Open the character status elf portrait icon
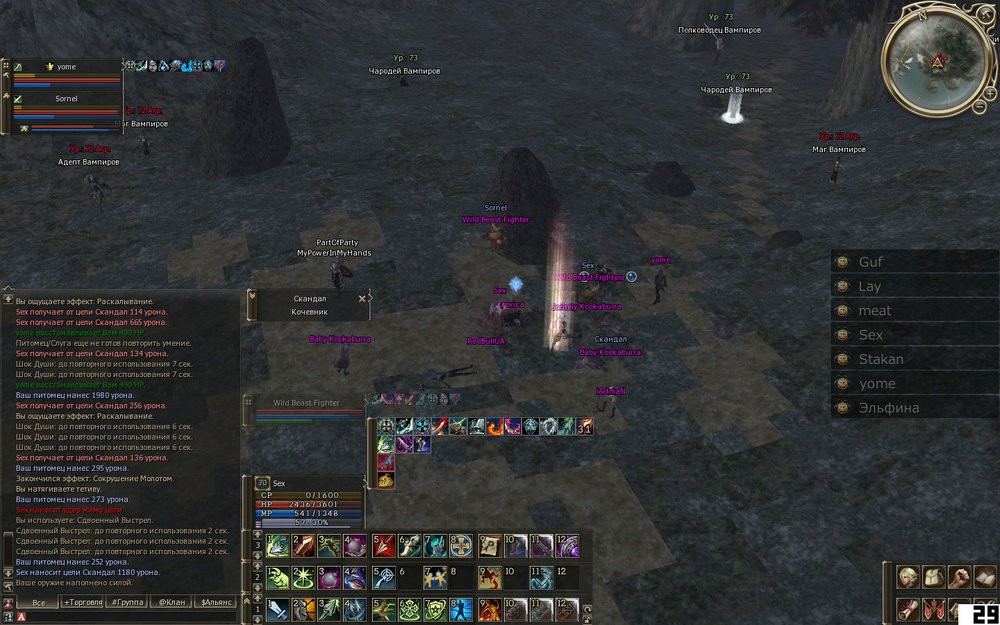The image size is (1000, 625). pyautogui.click(x=909, y=577)
